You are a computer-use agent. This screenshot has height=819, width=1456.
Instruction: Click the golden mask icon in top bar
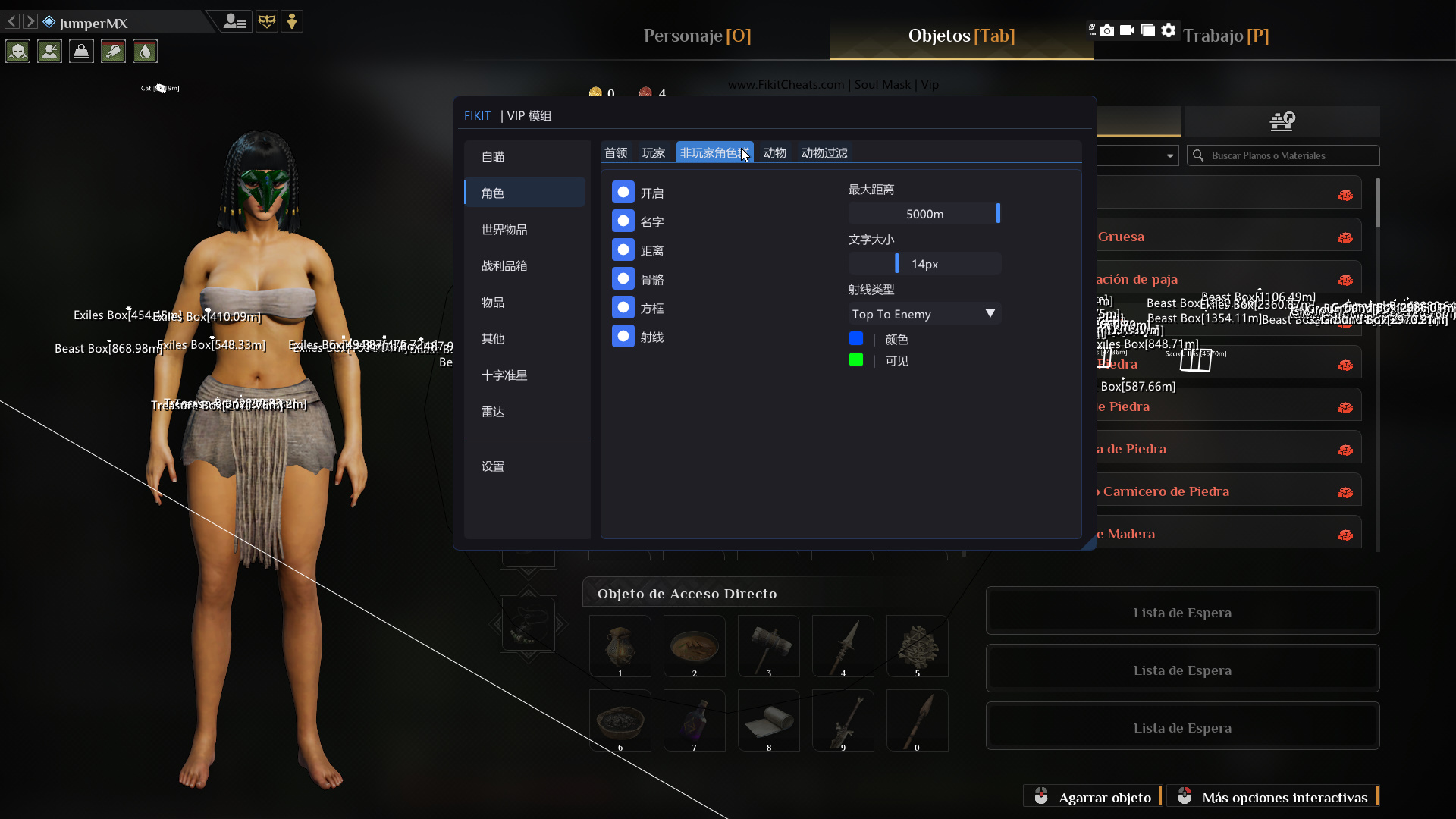[x=267, y=21]
